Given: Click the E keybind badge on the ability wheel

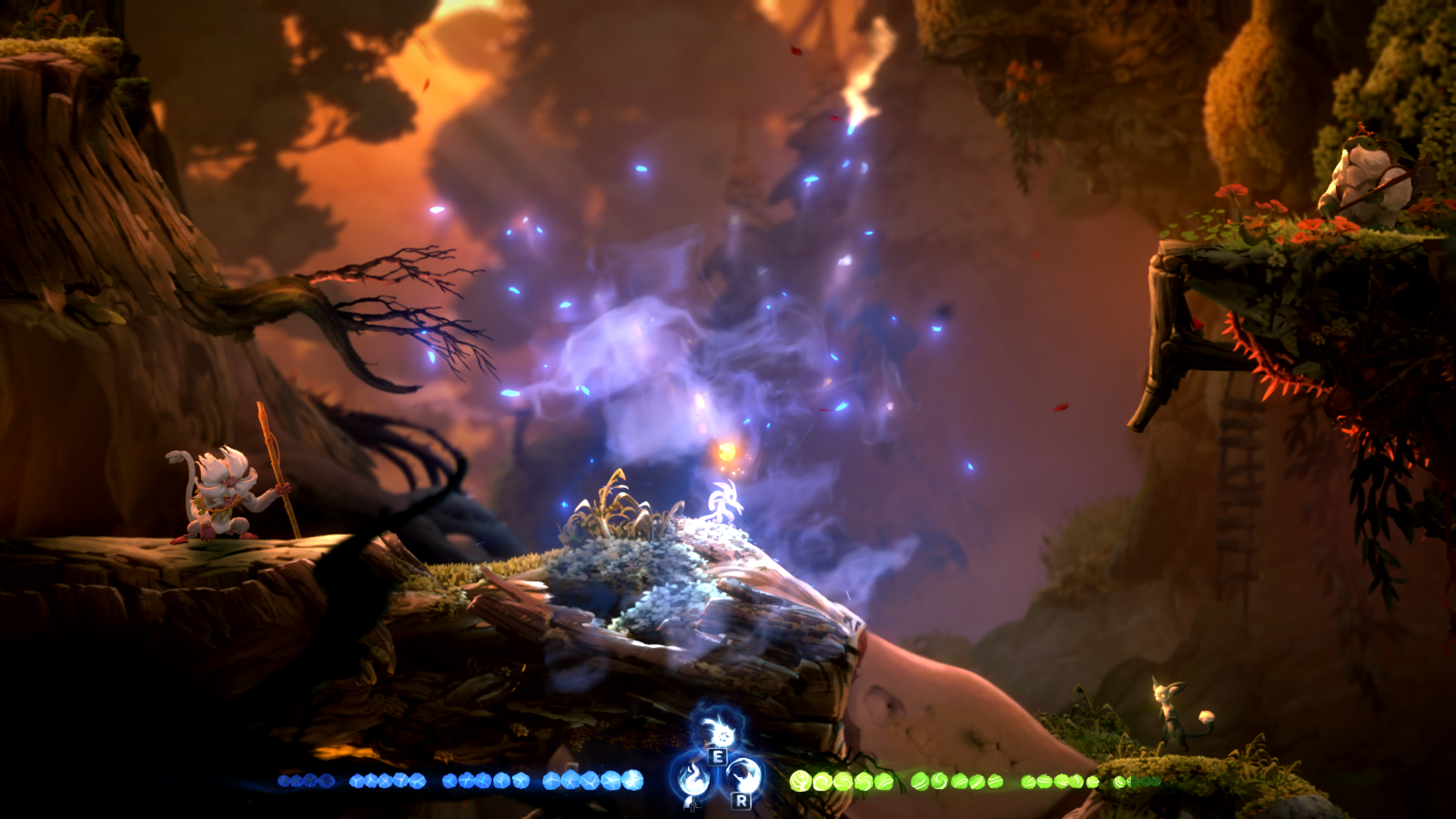Looking at the screenshot, I should click(x=718, y=757).
